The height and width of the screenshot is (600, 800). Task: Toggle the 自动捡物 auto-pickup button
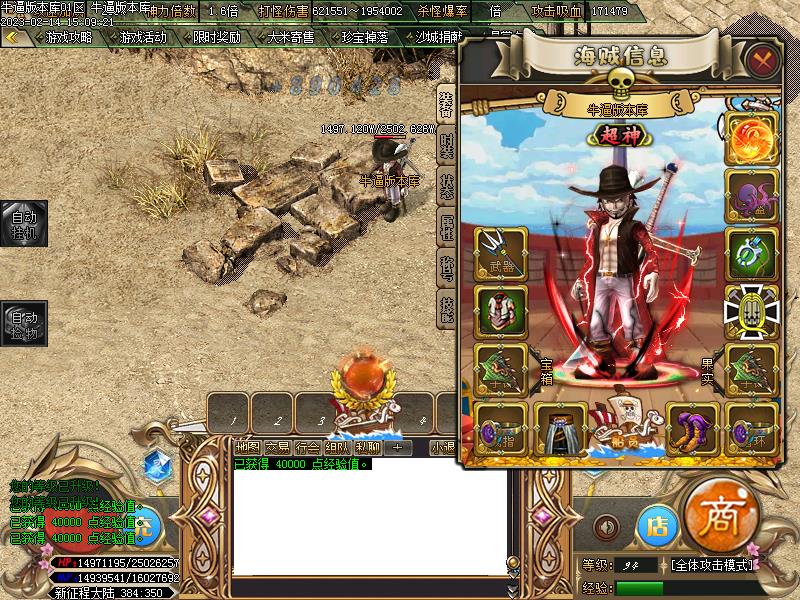coord(23,325)
